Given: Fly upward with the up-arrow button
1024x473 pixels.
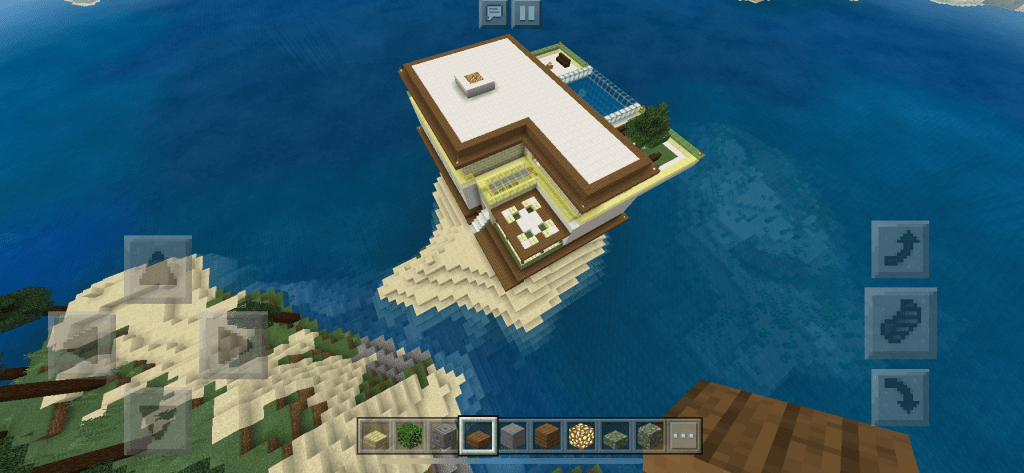Looking at the screenshot, I should 900,249.
